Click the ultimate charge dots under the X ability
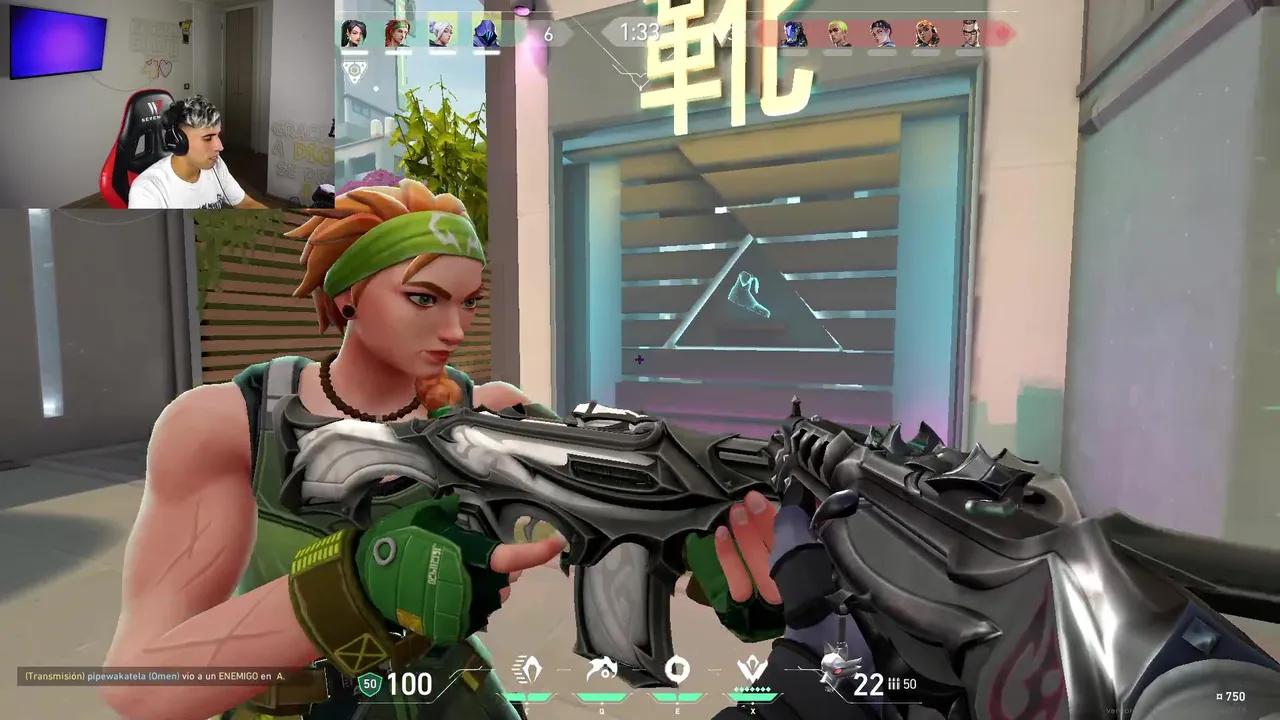Screen dimensions: 1280x720 tap(753, 688)
